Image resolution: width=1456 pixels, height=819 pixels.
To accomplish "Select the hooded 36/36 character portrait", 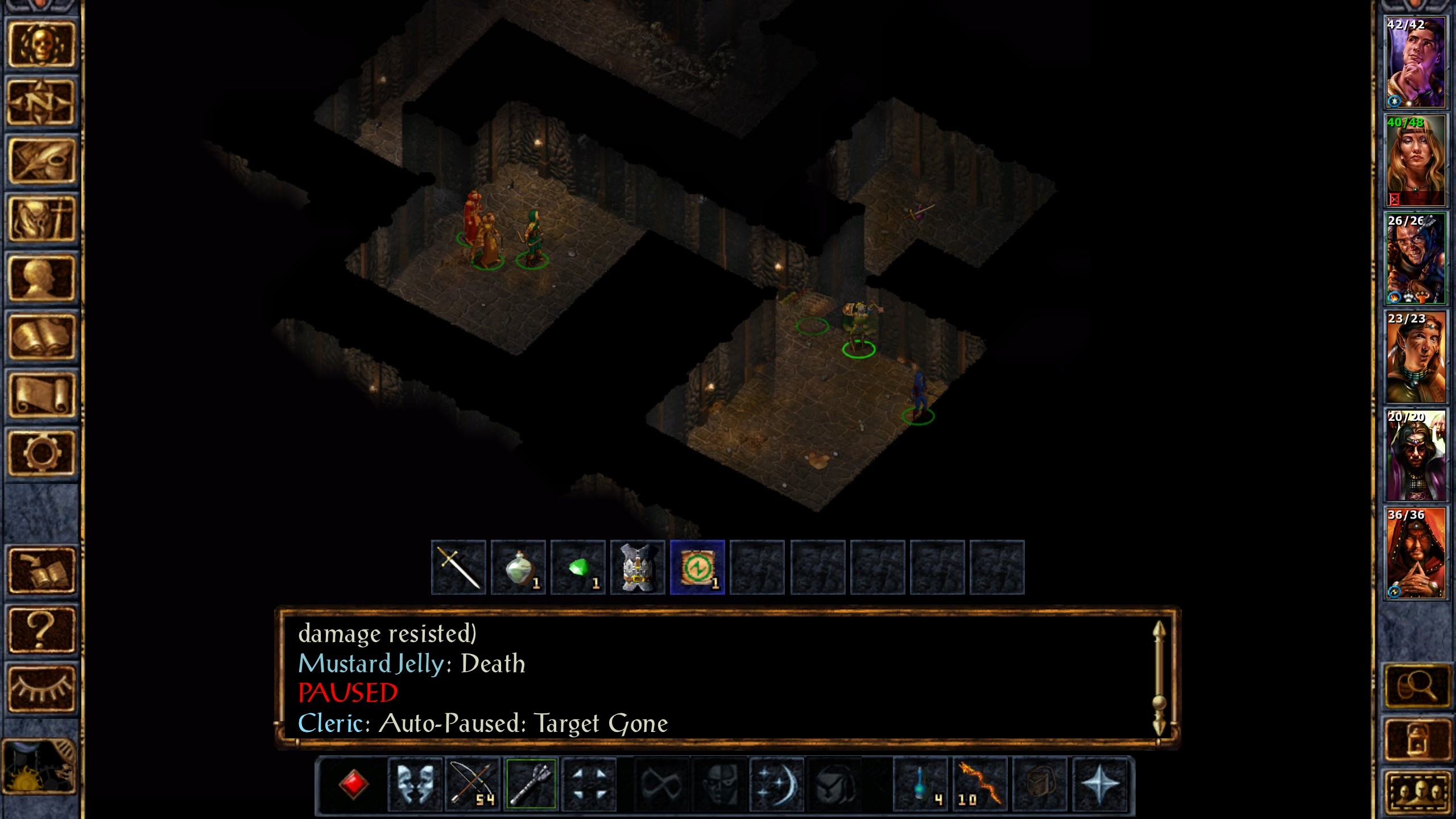I will click(1415, 553).
